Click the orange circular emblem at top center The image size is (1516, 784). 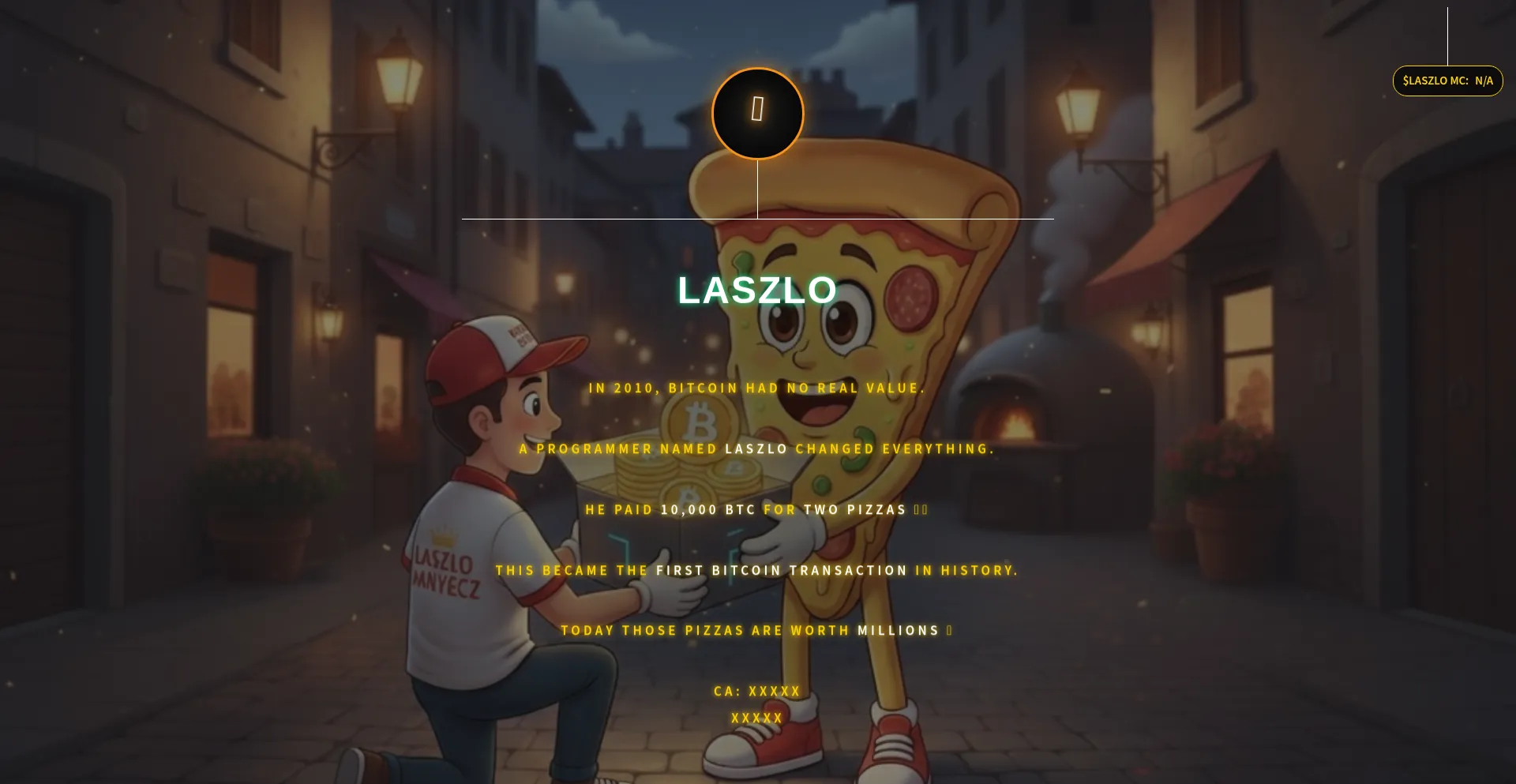pos(756,114)
